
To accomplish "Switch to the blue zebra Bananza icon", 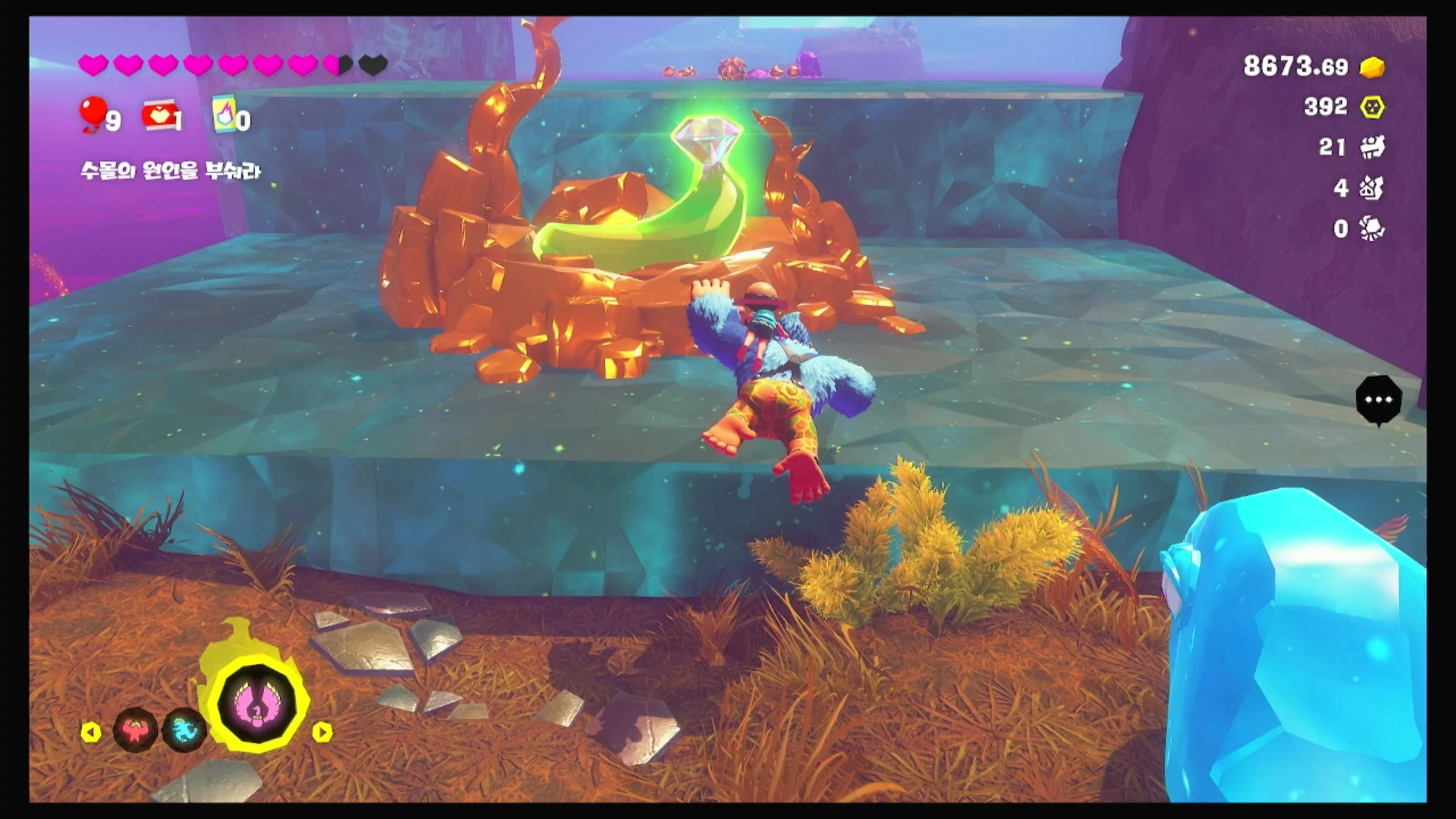I will [x=184, y=730].
